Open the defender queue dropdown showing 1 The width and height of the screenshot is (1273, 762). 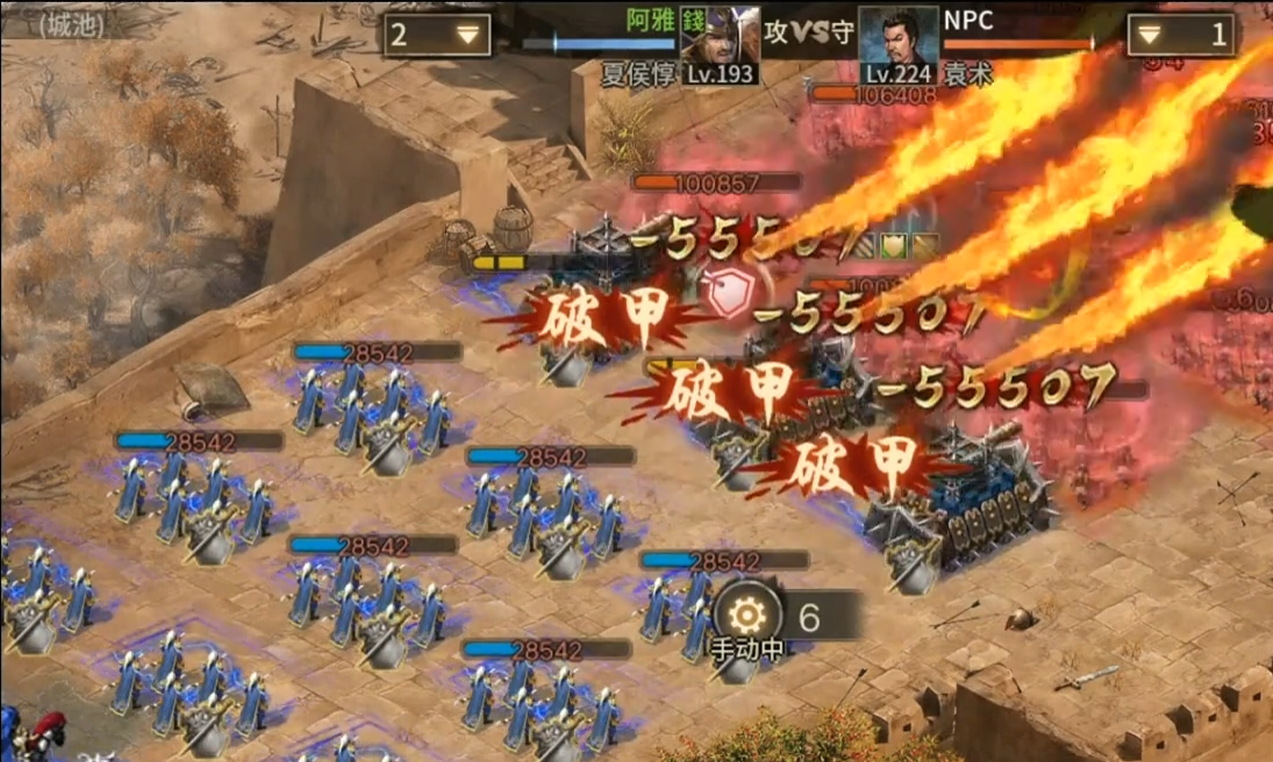pos(1181,35)
